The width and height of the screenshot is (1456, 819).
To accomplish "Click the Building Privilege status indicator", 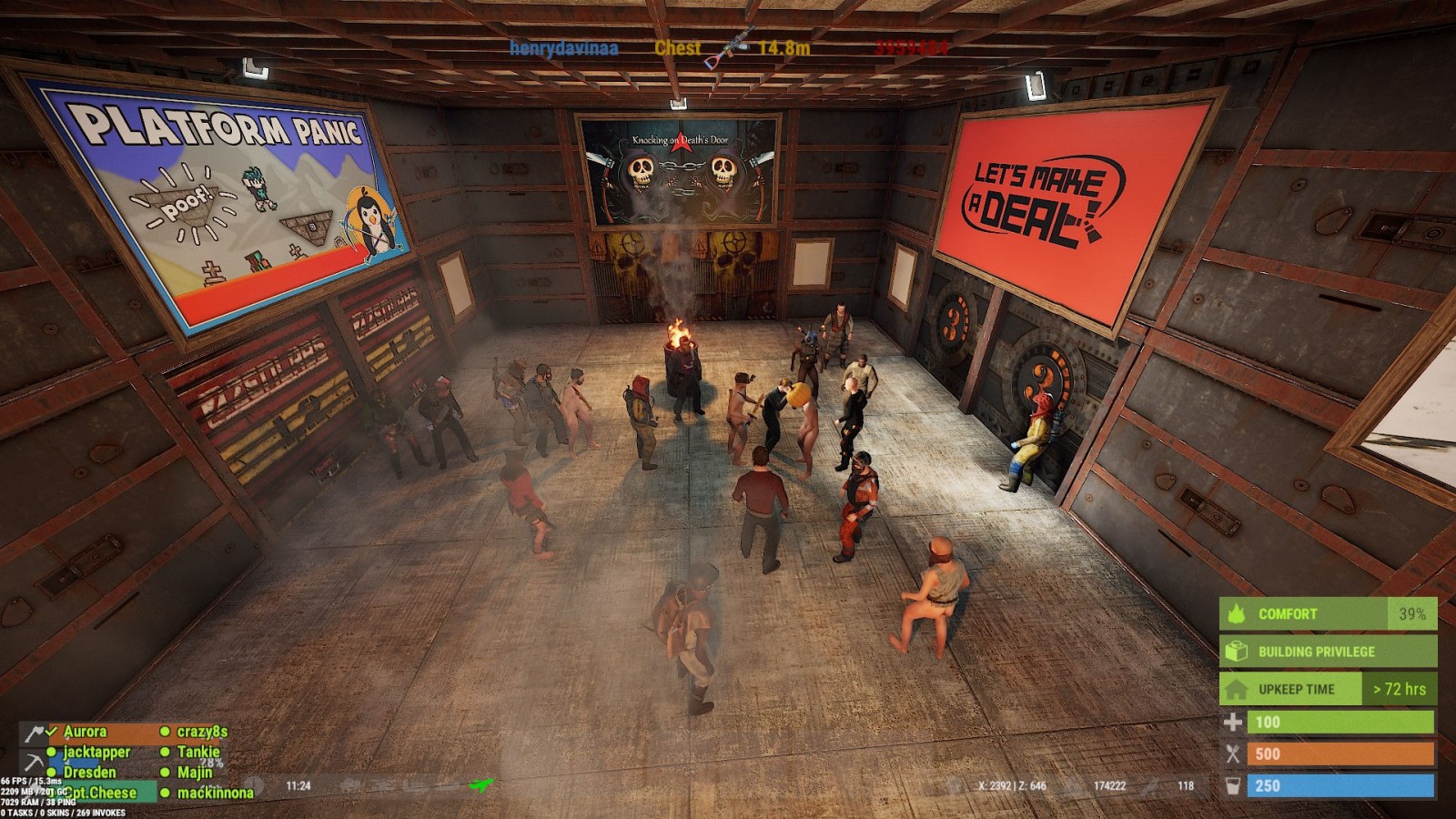I will click(1328, 652).
